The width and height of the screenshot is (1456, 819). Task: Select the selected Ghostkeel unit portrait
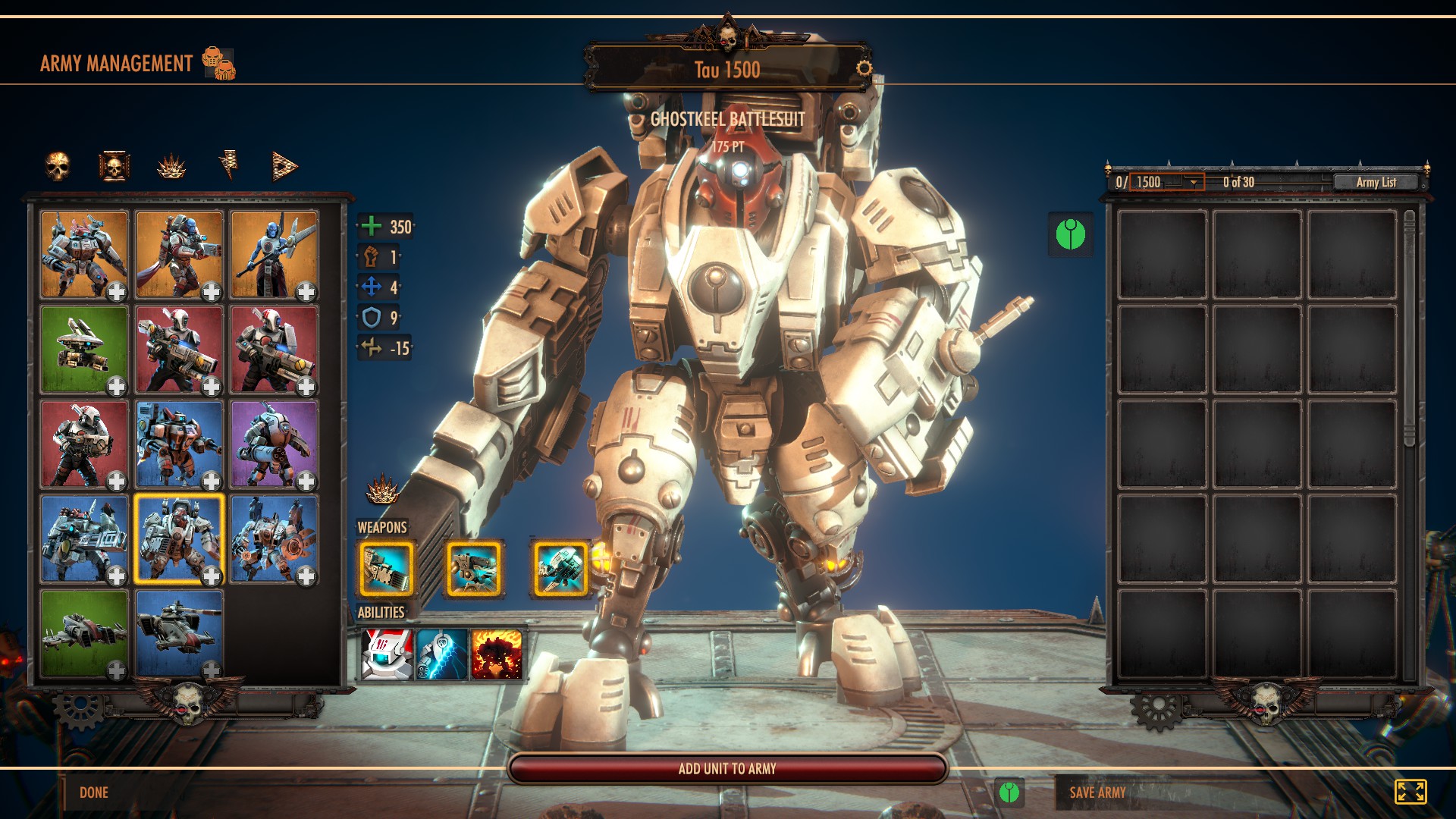[x=179, y=539]
